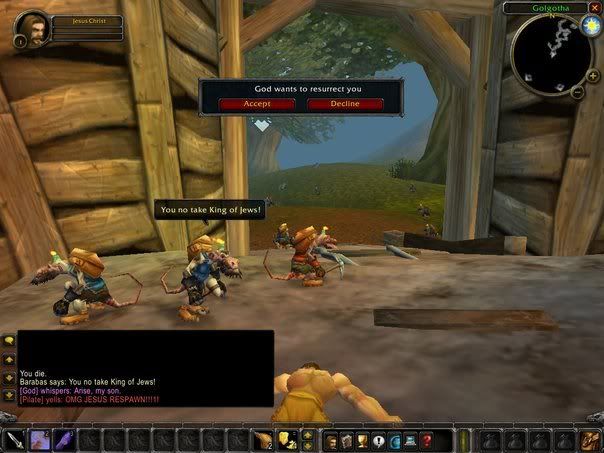Use the purple spell in the action bar
Image resolution: width=604 pixels, height=453 pixels.
click(40, 439)
